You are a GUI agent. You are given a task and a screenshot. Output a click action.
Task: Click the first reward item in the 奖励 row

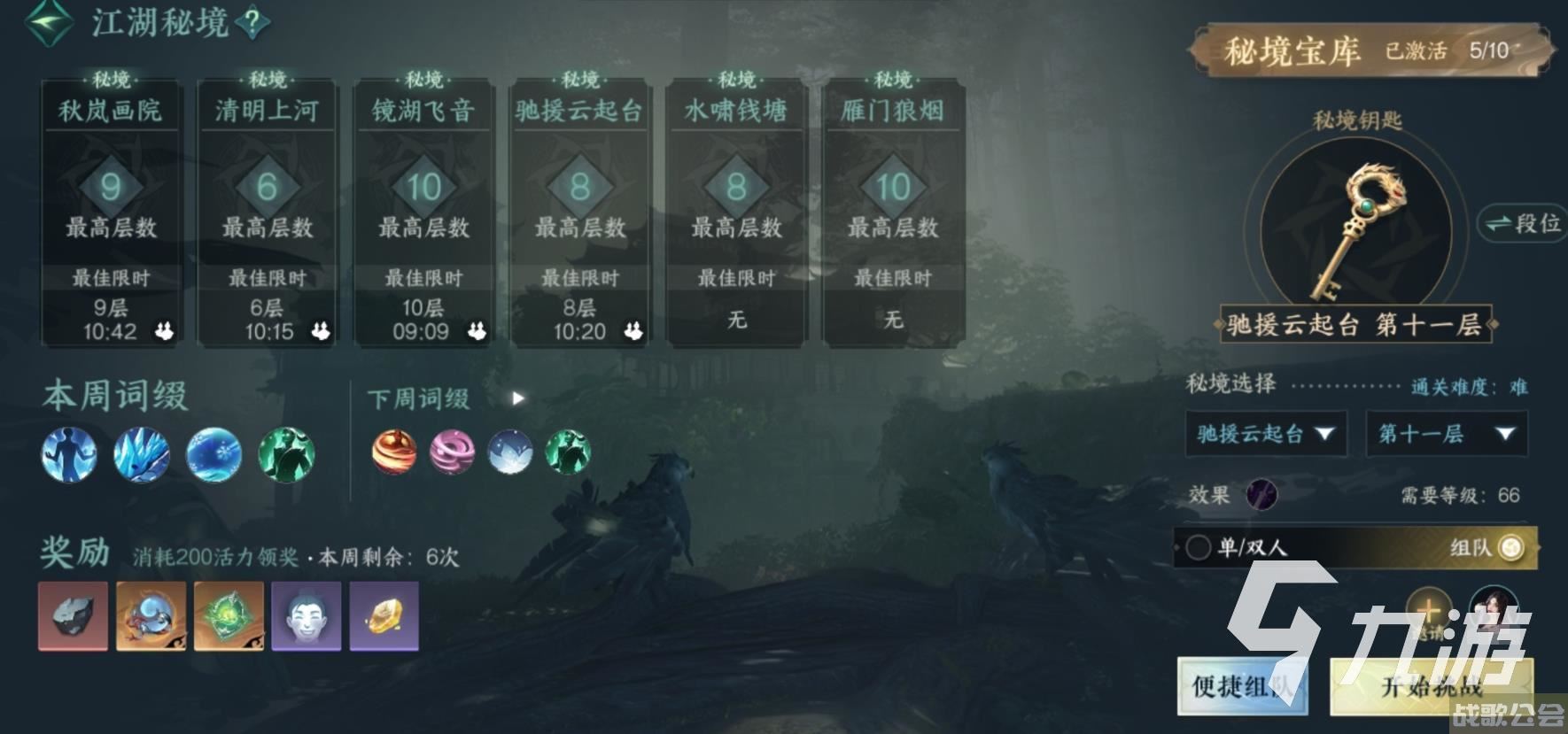pos(71,617)
